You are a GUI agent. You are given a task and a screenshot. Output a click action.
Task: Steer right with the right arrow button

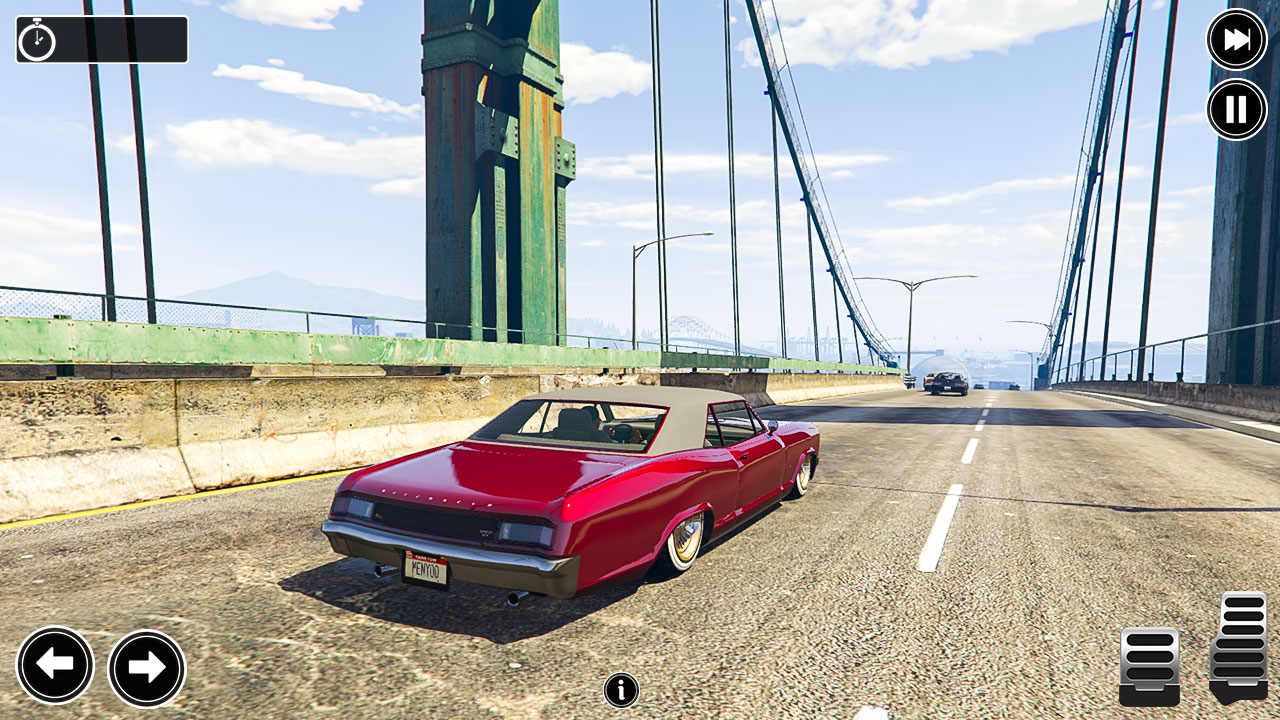[147, 668]
